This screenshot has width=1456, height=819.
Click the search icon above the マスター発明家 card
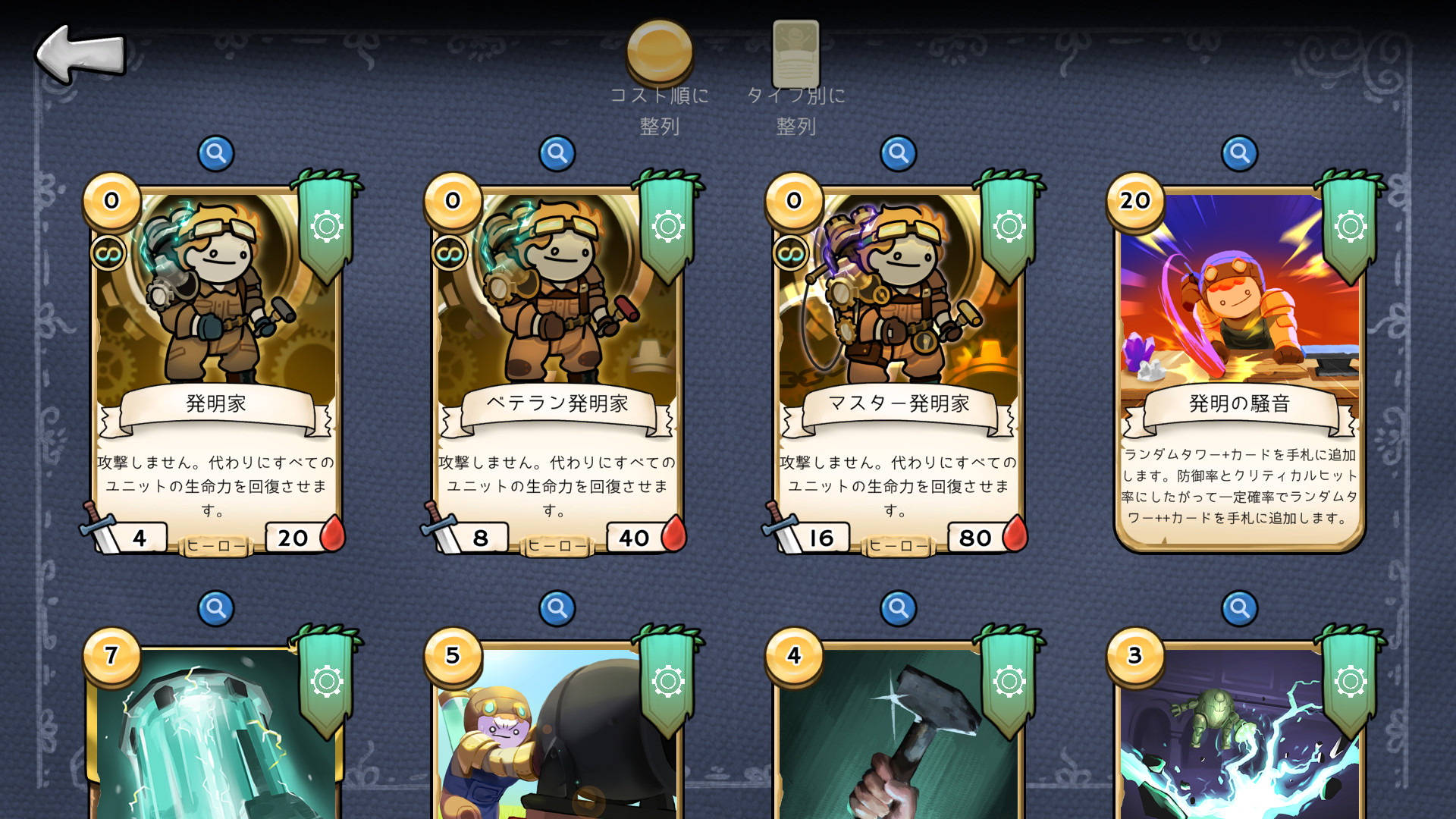899,152
